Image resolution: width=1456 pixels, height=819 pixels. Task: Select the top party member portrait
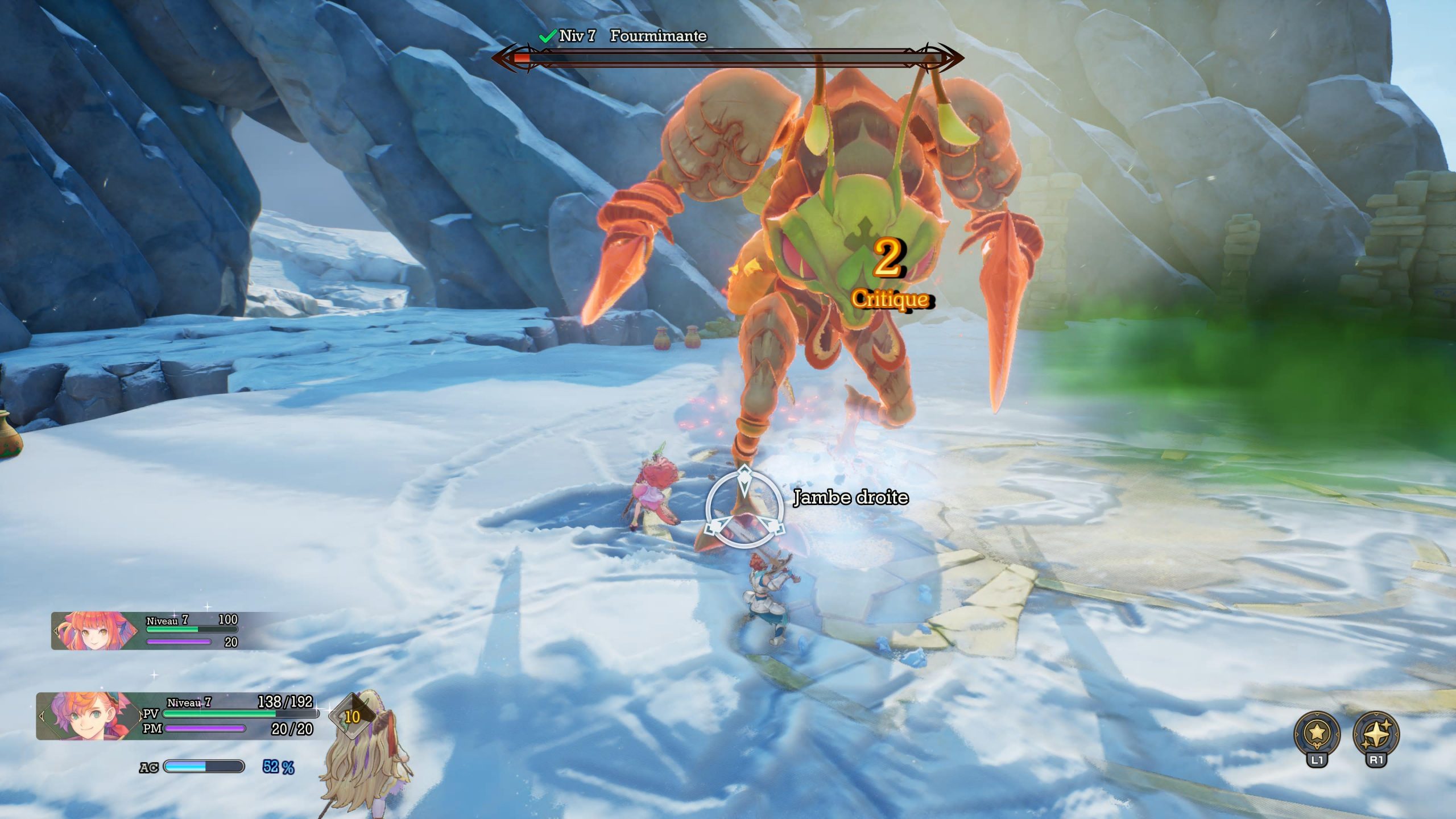(95, 630)
